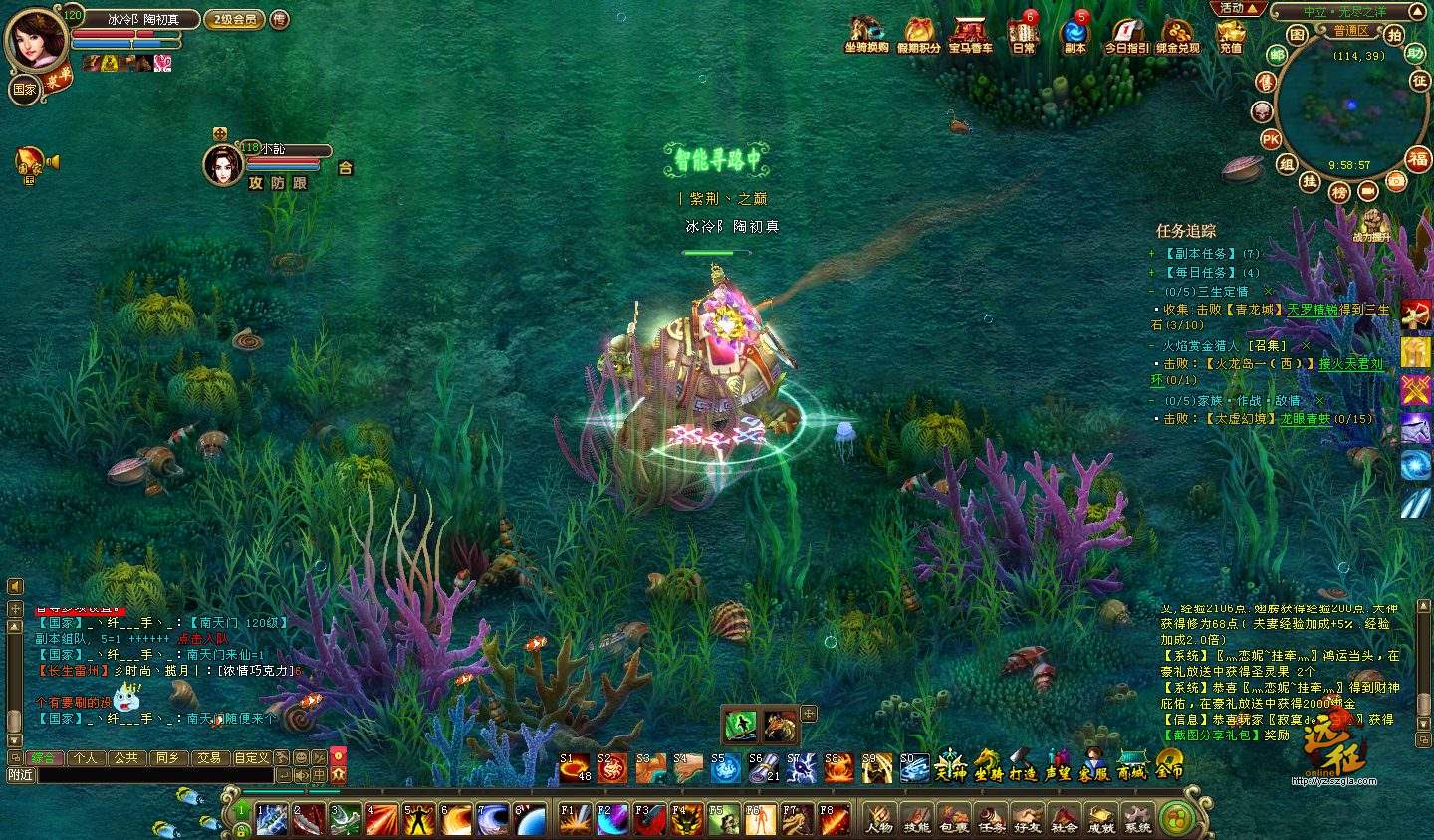Open the 任务 quest log

point(991,818)
